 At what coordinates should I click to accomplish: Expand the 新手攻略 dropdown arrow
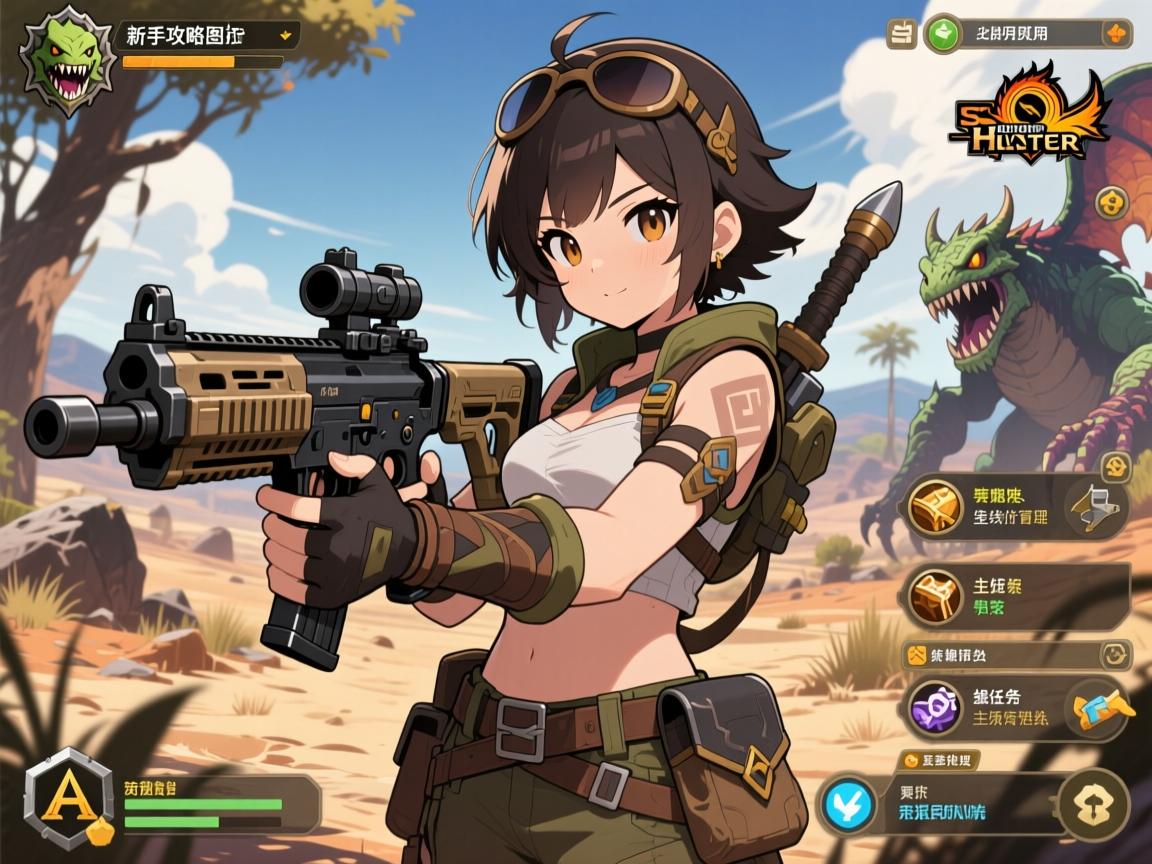pyautogui.click(x=286, y=35)
